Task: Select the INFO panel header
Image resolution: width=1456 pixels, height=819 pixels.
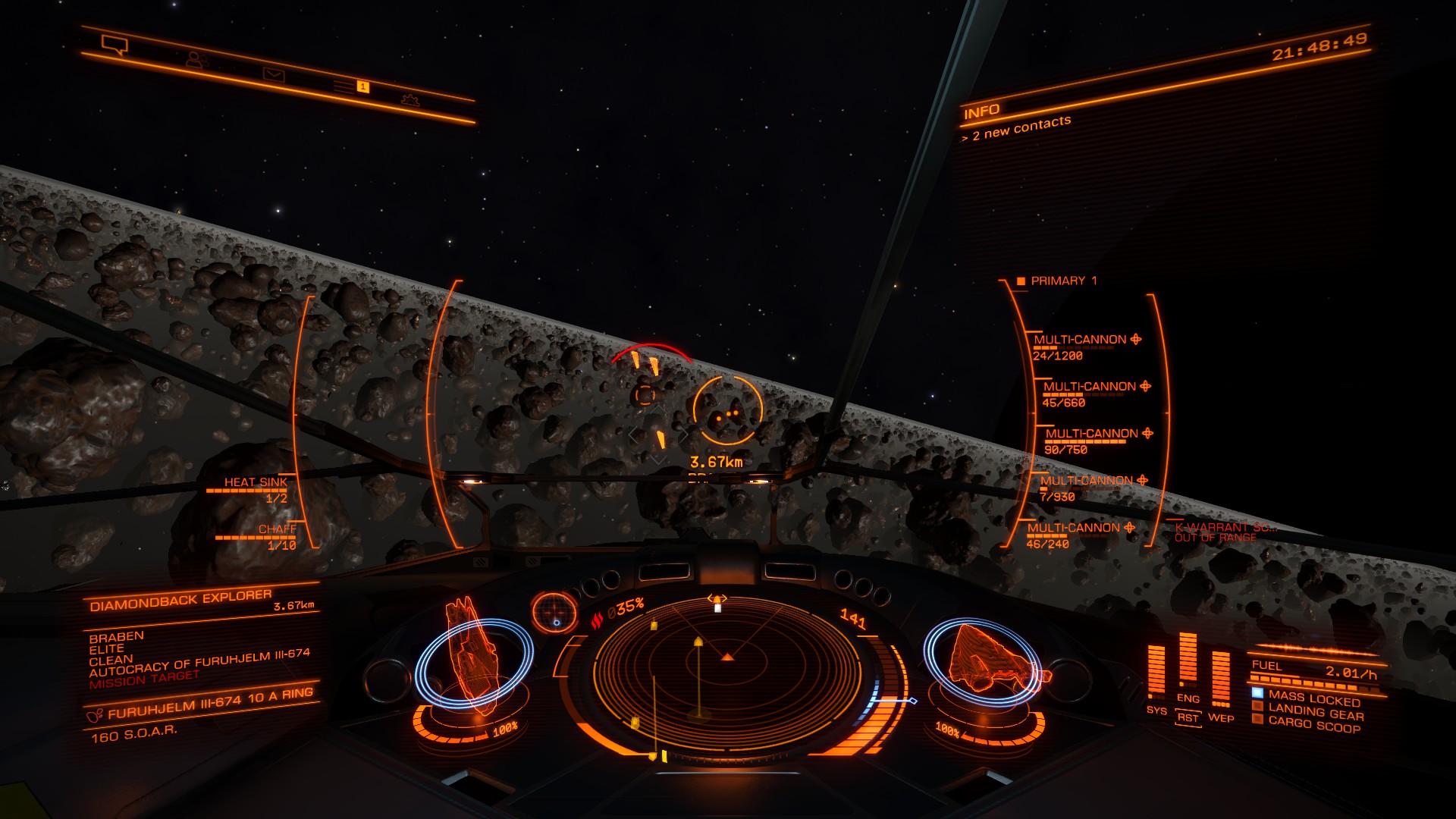Action: (x=981, y=112)
